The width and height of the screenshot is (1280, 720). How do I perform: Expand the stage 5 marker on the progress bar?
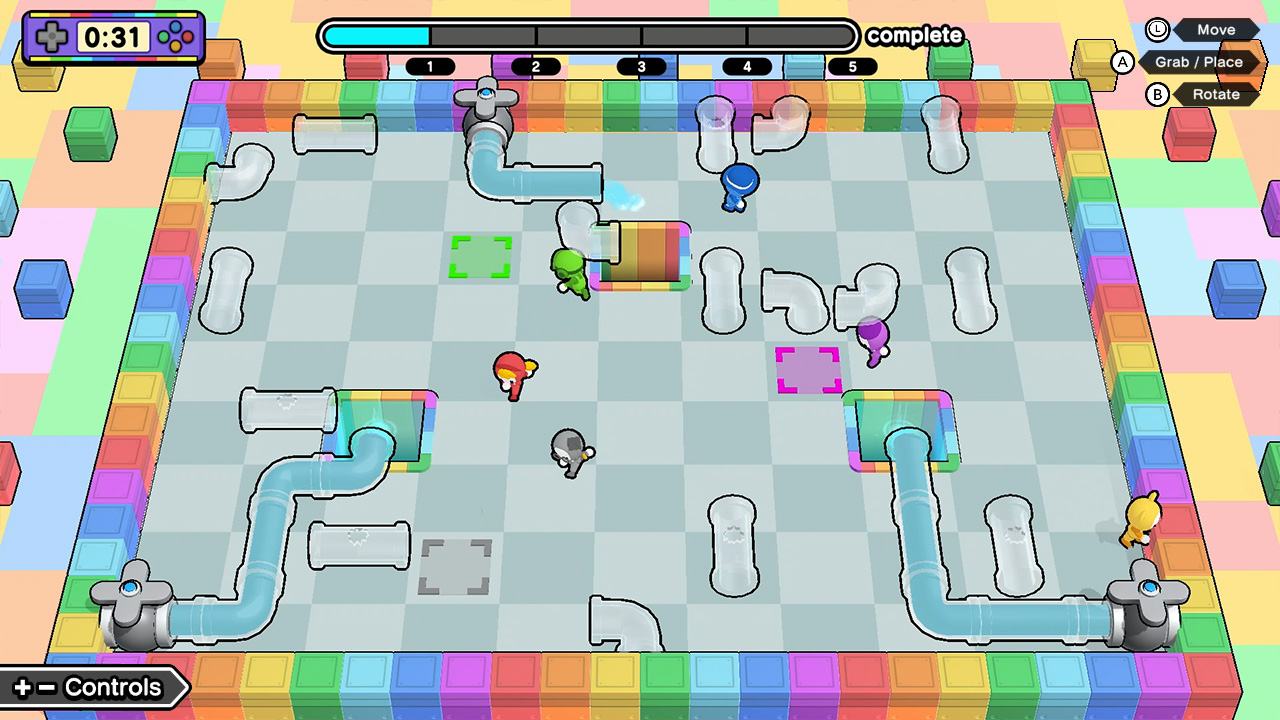pyautogui.click(x=852, y=66)
